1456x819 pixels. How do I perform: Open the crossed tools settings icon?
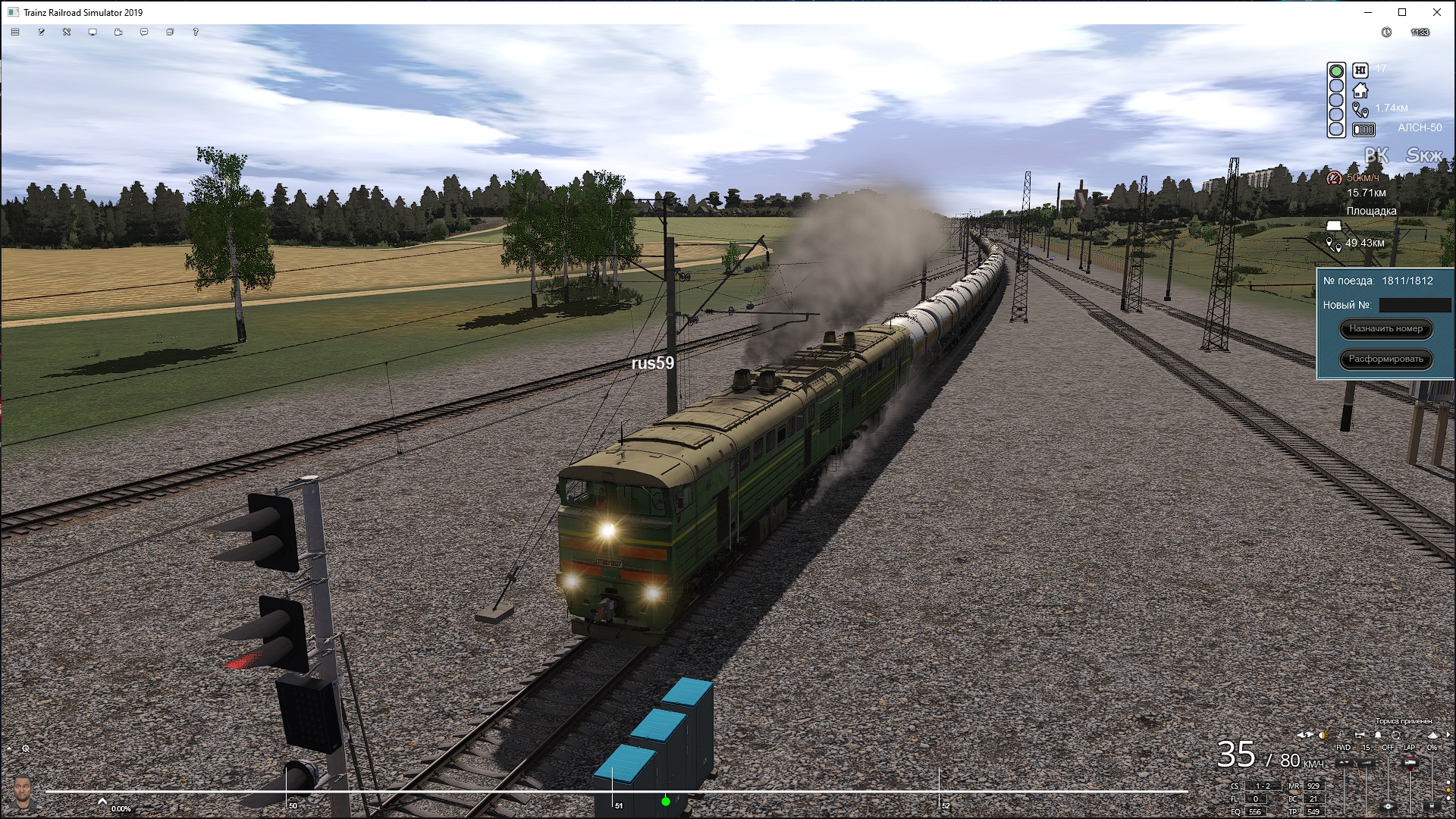[x=67, y=33]
